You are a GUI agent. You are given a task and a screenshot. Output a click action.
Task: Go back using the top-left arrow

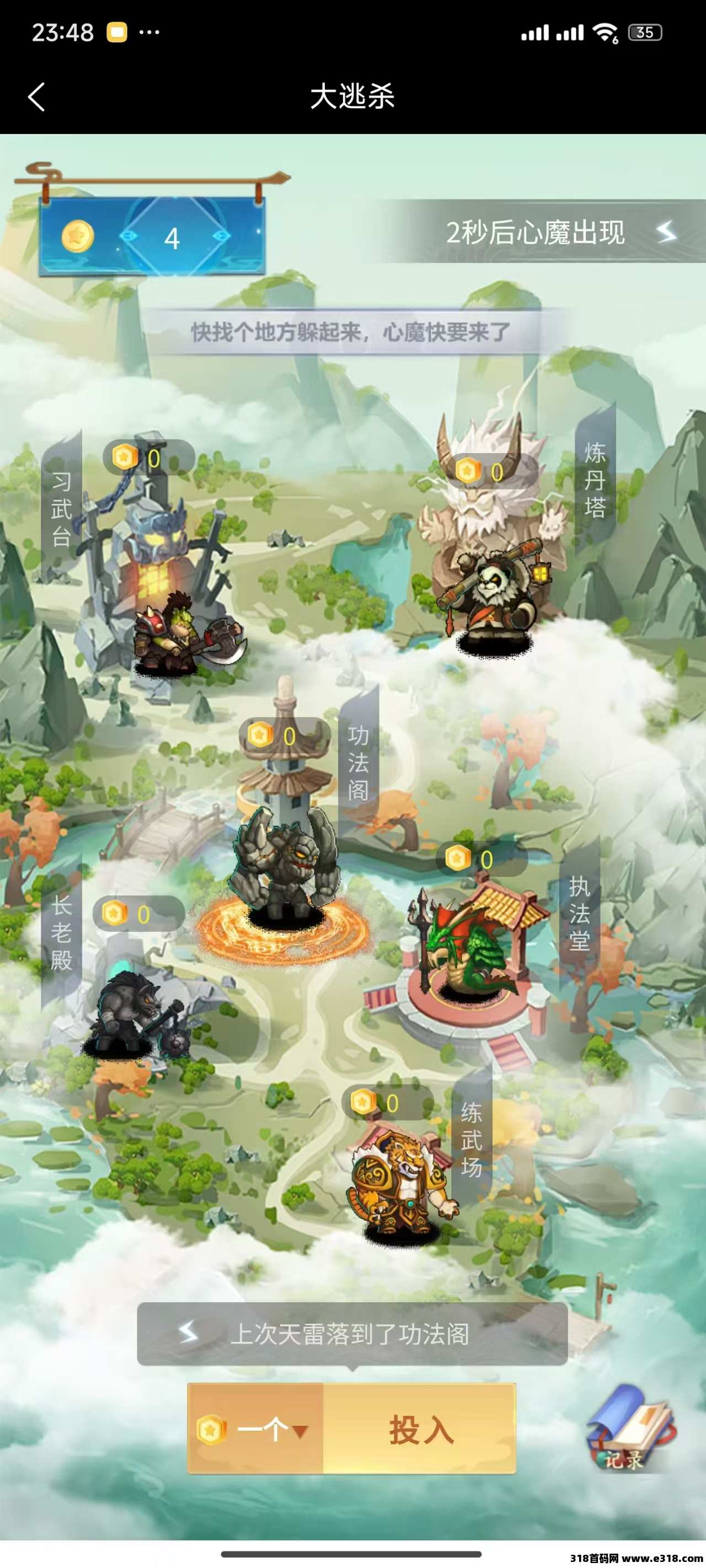[36, 97]
